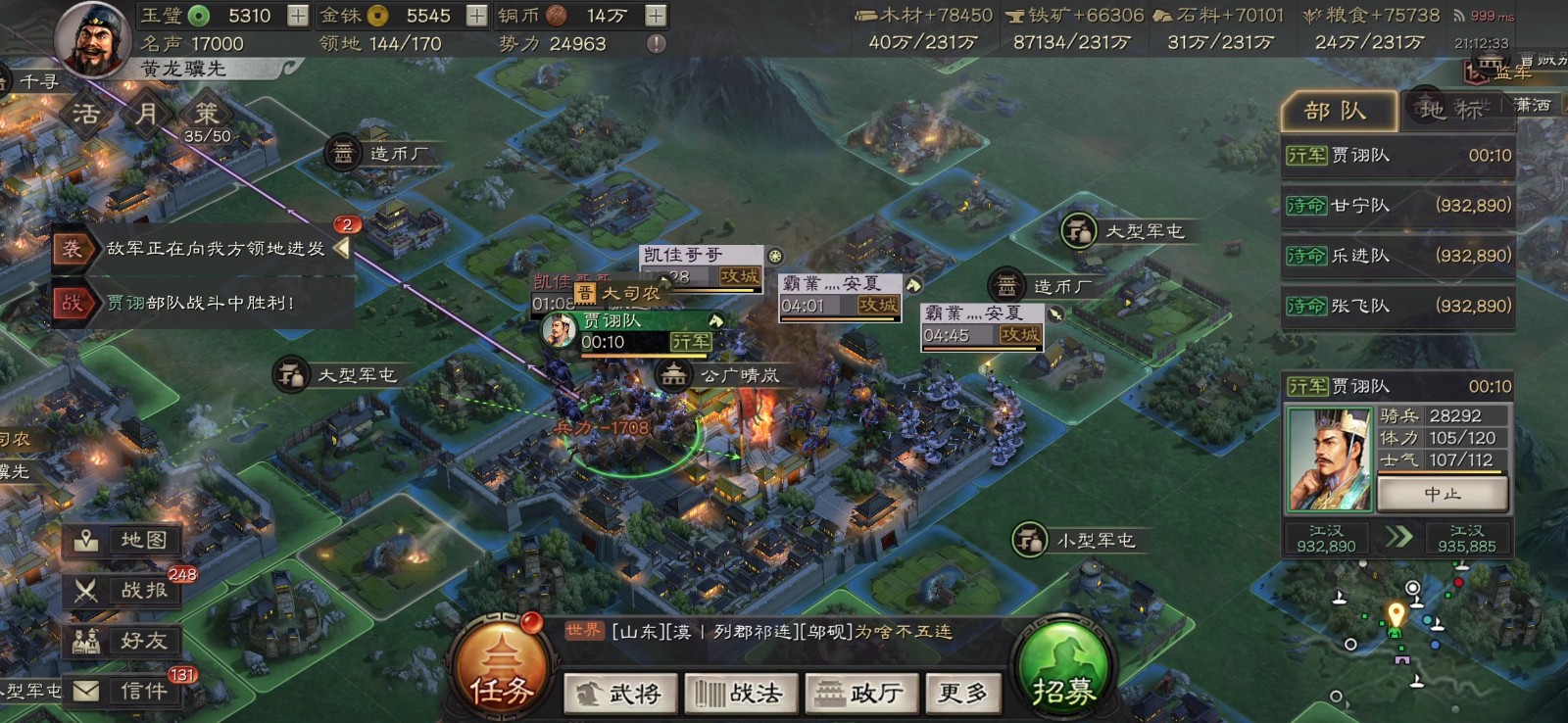The height and width of the screenshot is (723, 1568).
Task: Select the 战法 tactics icon
Action: [741, 693]
